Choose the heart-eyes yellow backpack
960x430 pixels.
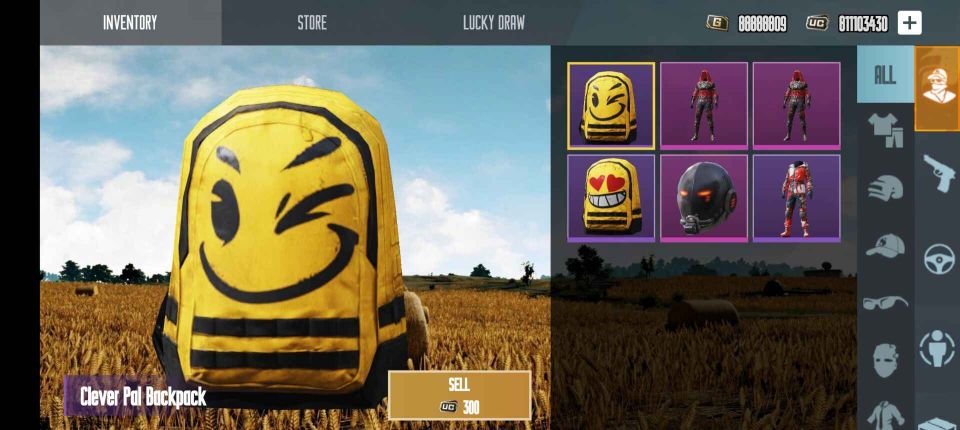[x=611, y=197]
